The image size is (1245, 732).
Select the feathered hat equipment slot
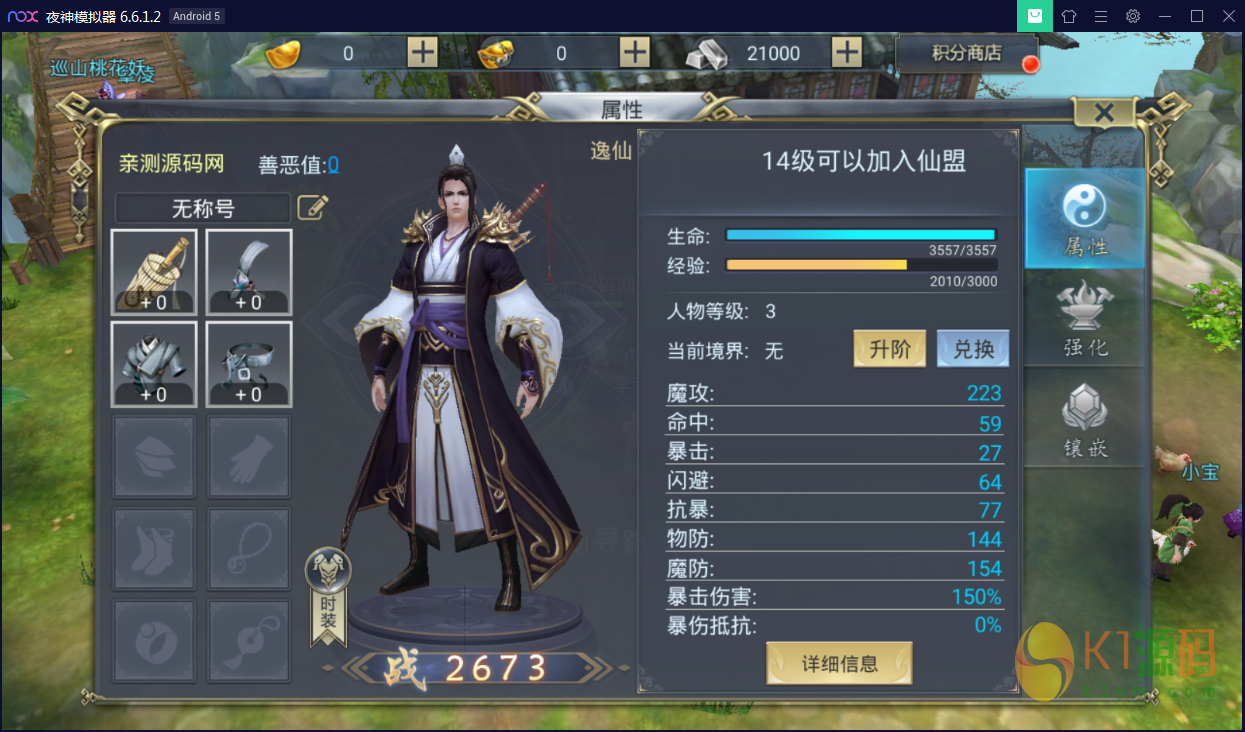coord(249,272)
